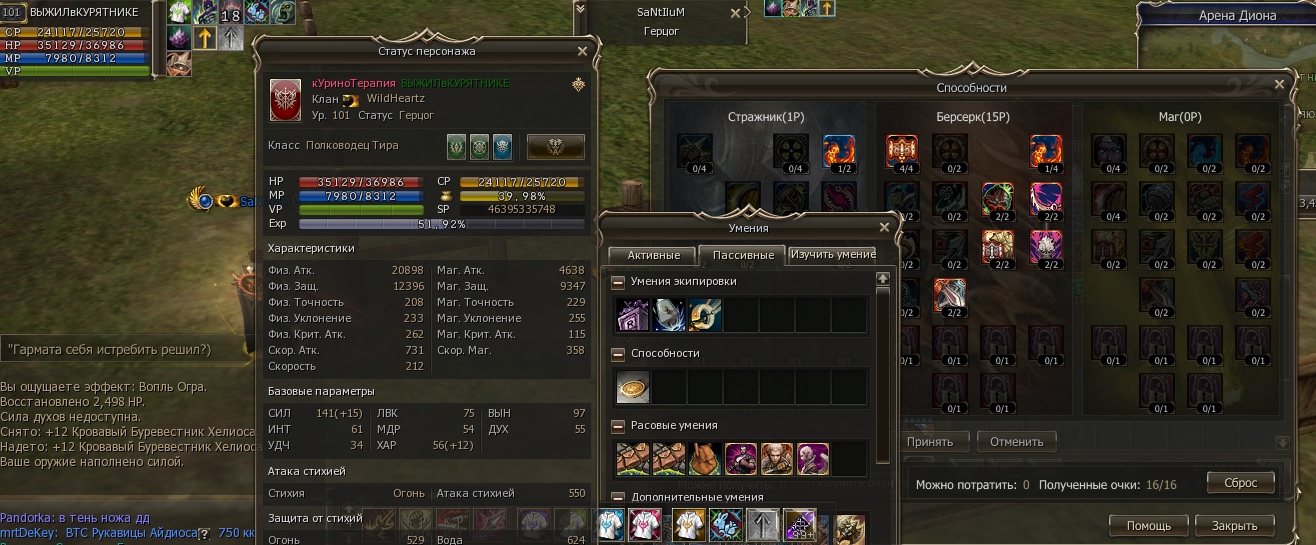This screenshot has width=1316, height=545.
Task: Open Помощь for abilities
Action: pyautogui.click(x=1149, y=526)
